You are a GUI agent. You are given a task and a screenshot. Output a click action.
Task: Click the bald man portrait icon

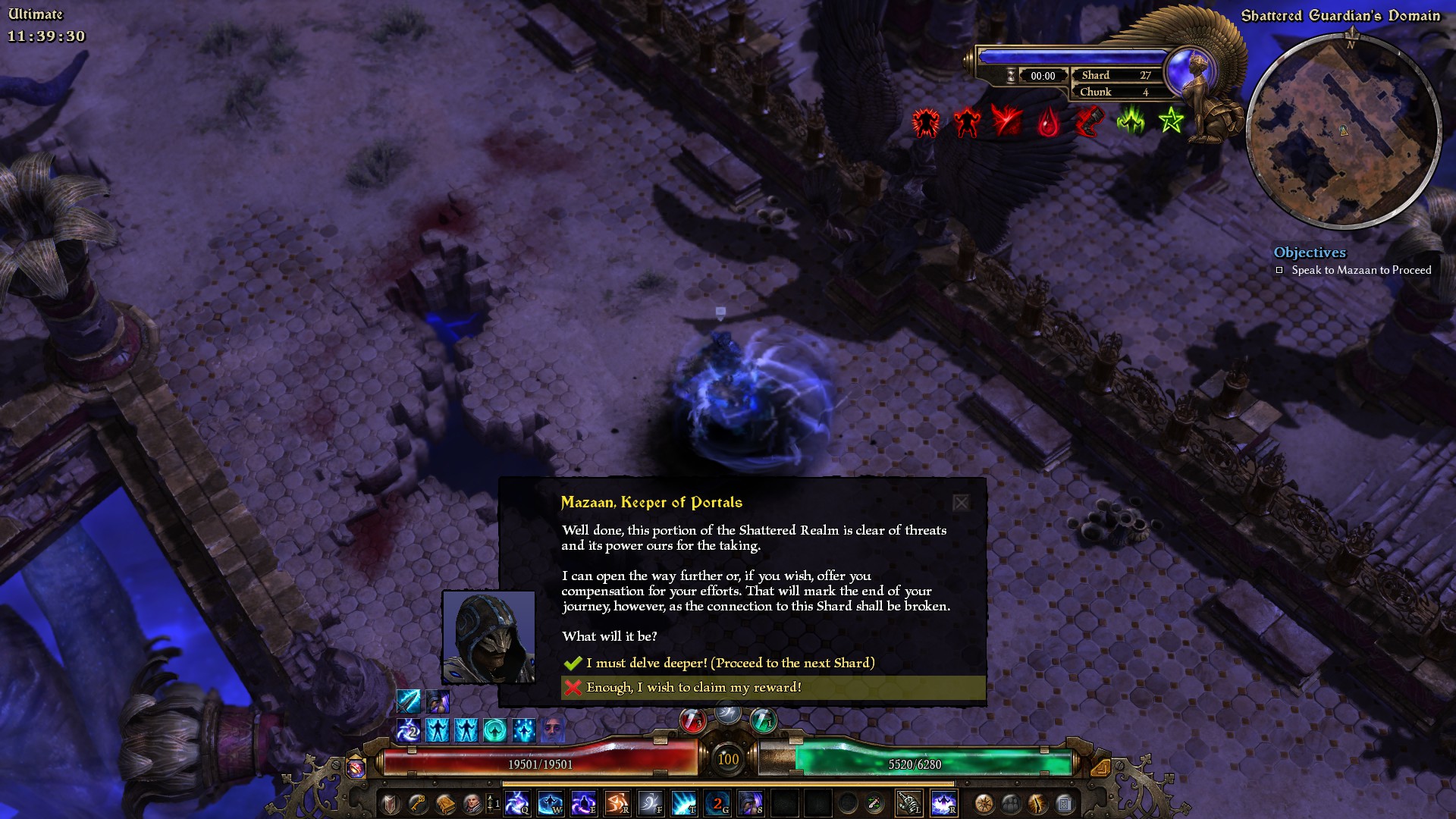pyautogui.click(x=472, y=803)
